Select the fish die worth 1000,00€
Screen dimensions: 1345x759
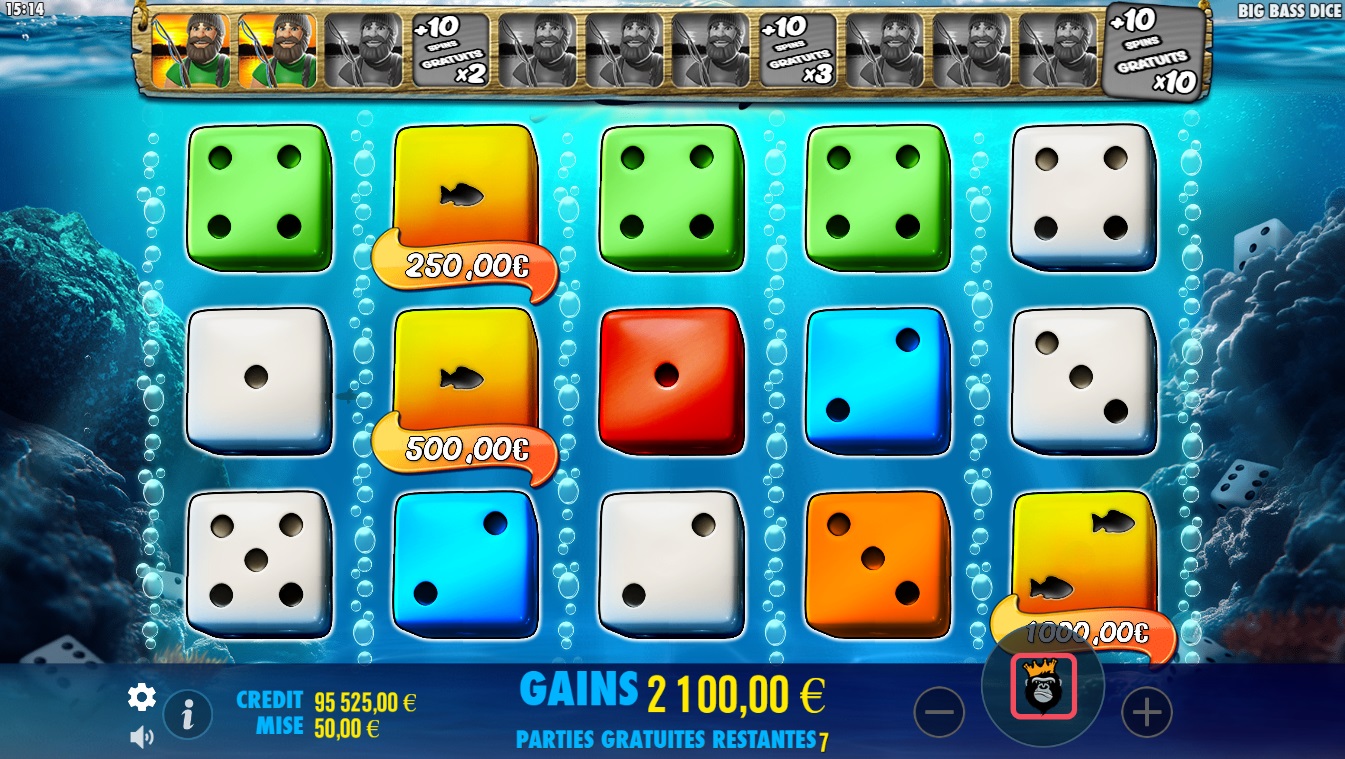click(x=1084, y=560)
